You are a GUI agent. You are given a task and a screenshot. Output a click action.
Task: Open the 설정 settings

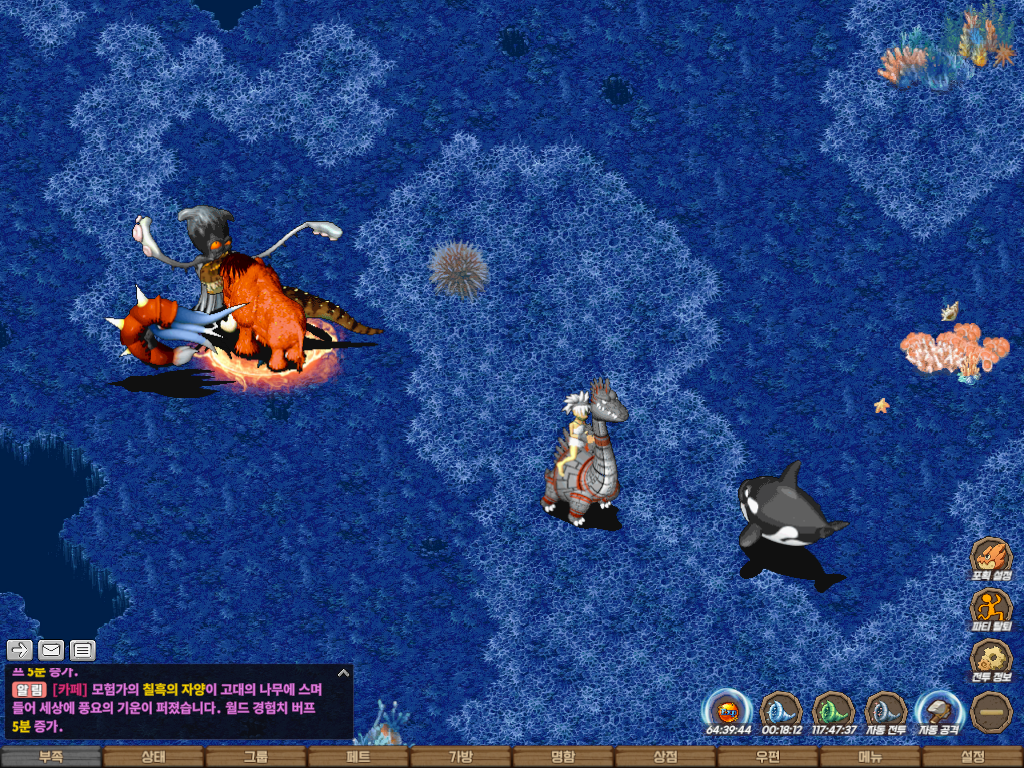click(x=972, y=757)
